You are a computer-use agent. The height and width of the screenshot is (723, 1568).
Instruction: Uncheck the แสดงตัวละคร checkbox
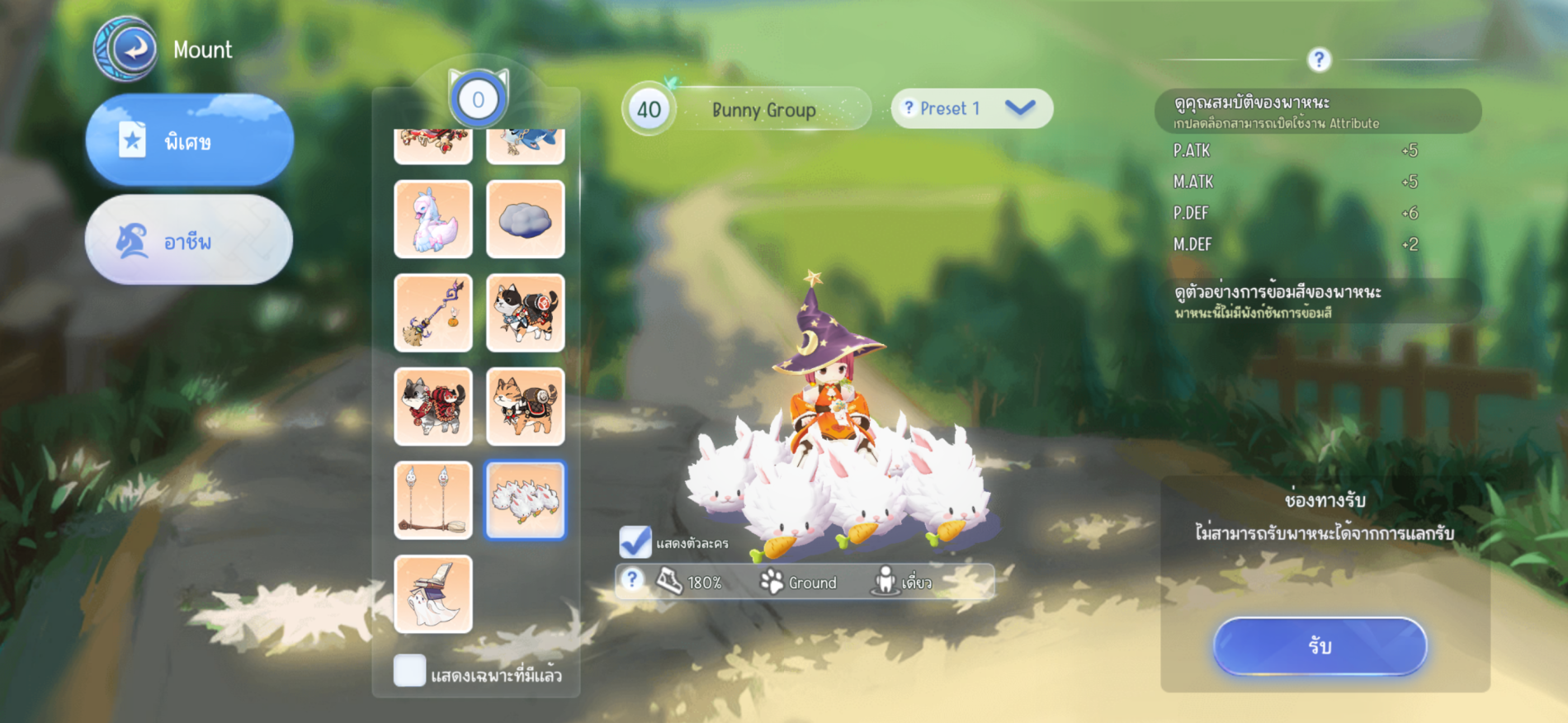tap(635, 542)
